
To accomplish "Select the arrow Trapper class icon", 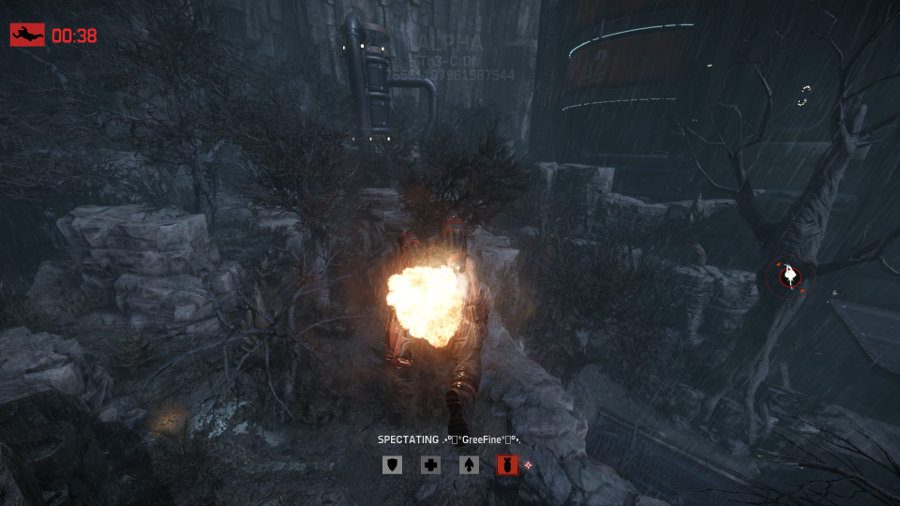I will coord(468,464).
